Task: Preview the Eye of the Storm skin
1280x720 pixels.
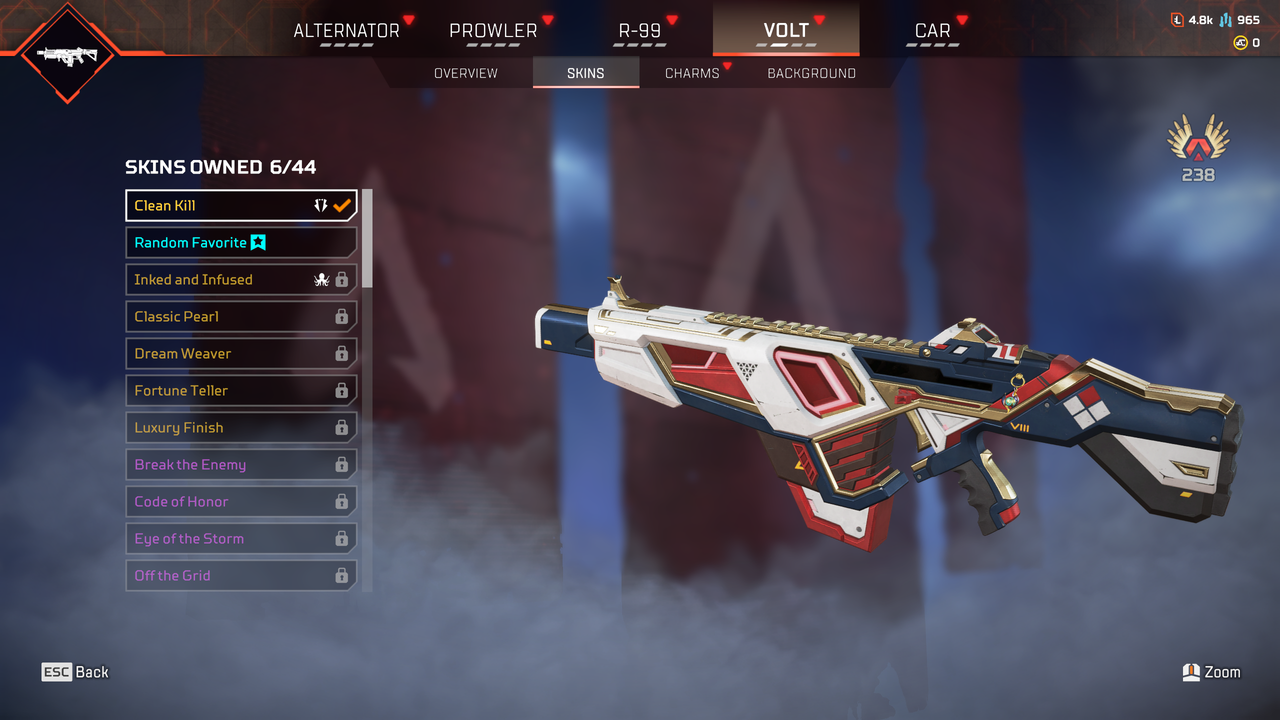Action: click(x=240, y=538)
